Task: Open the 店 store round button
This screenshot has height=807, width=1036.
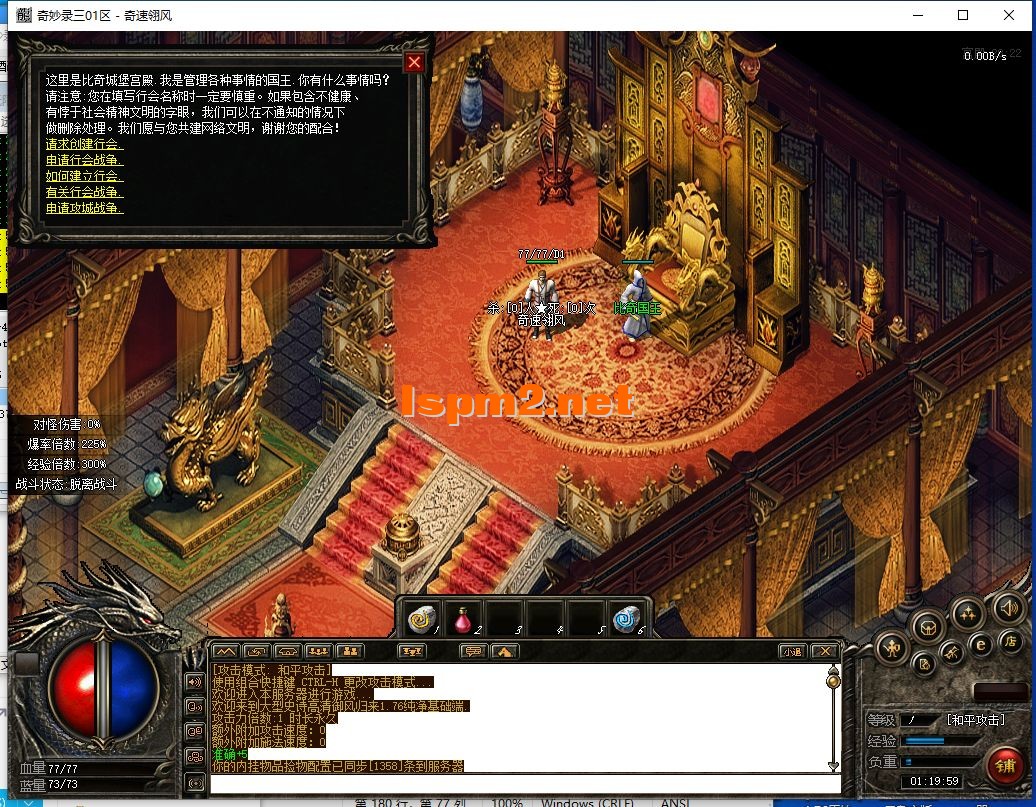Action: coord(1011,641)
